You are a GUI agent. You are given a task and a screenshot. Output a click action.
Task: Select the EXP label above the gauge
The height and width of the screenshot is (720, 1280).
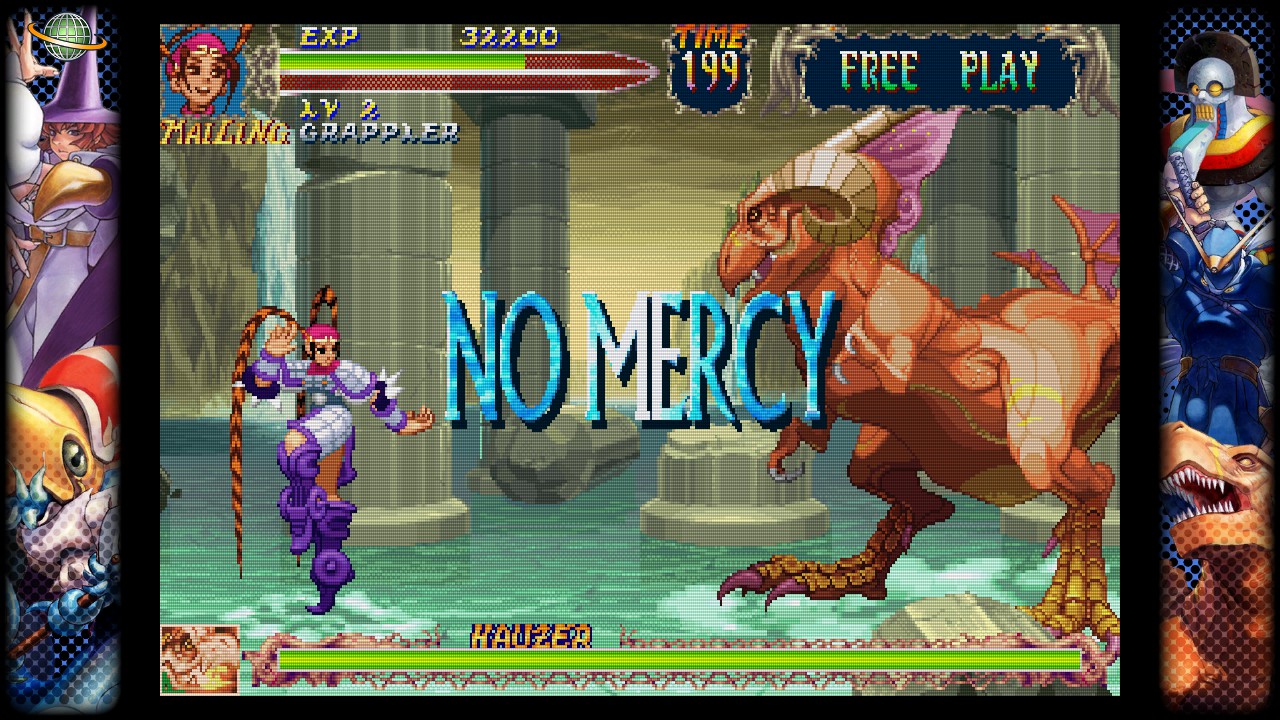[x=330, y=36]
